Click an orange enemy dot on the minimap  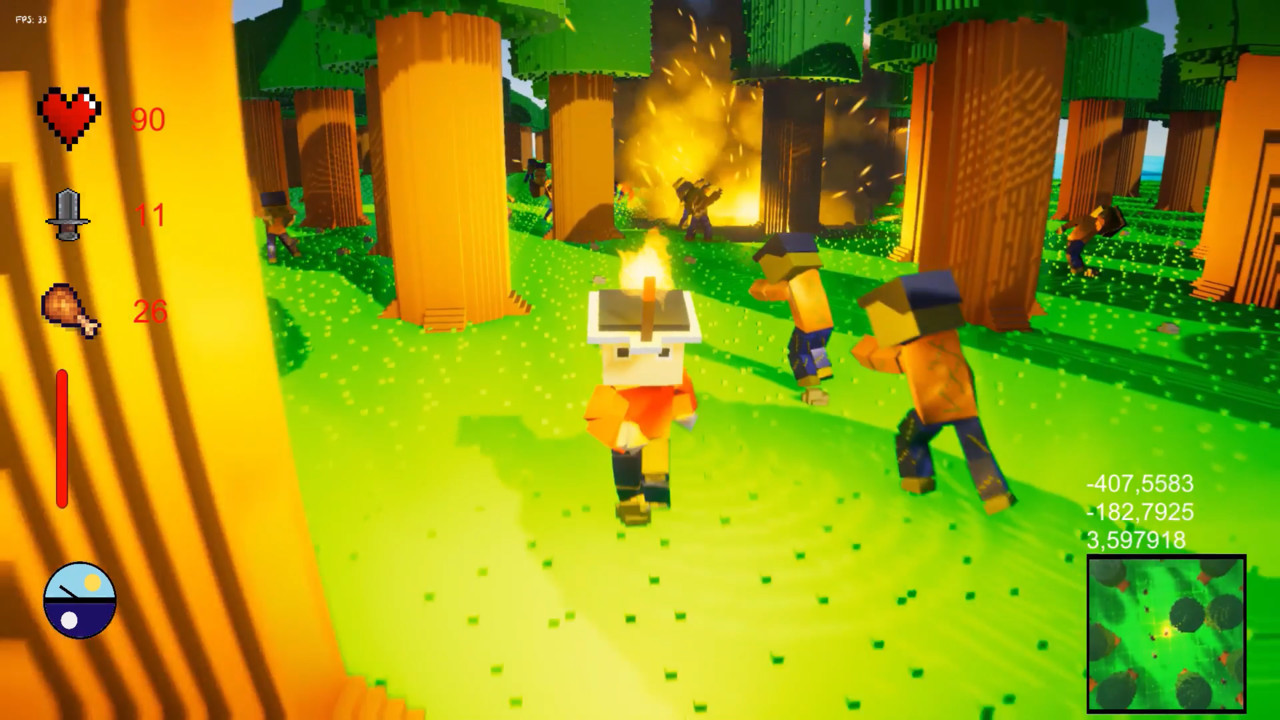(x=1224, y=655)
